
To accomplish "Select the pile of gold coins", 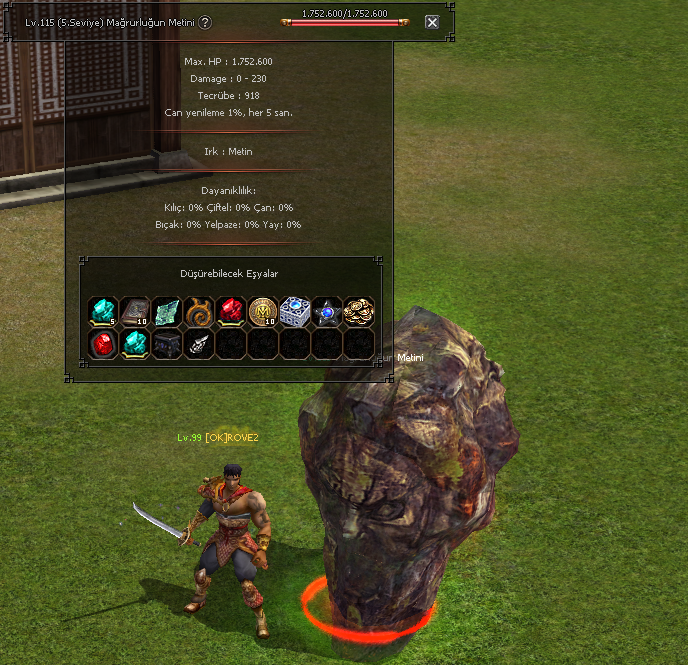I will pos(359,311).
